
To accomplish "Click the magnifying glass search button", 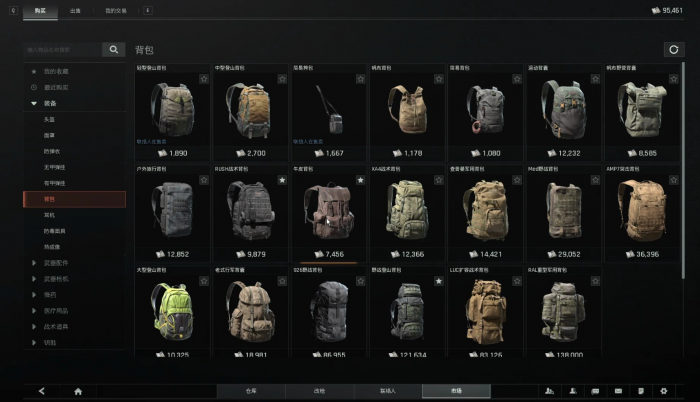I will pos(115,49).
